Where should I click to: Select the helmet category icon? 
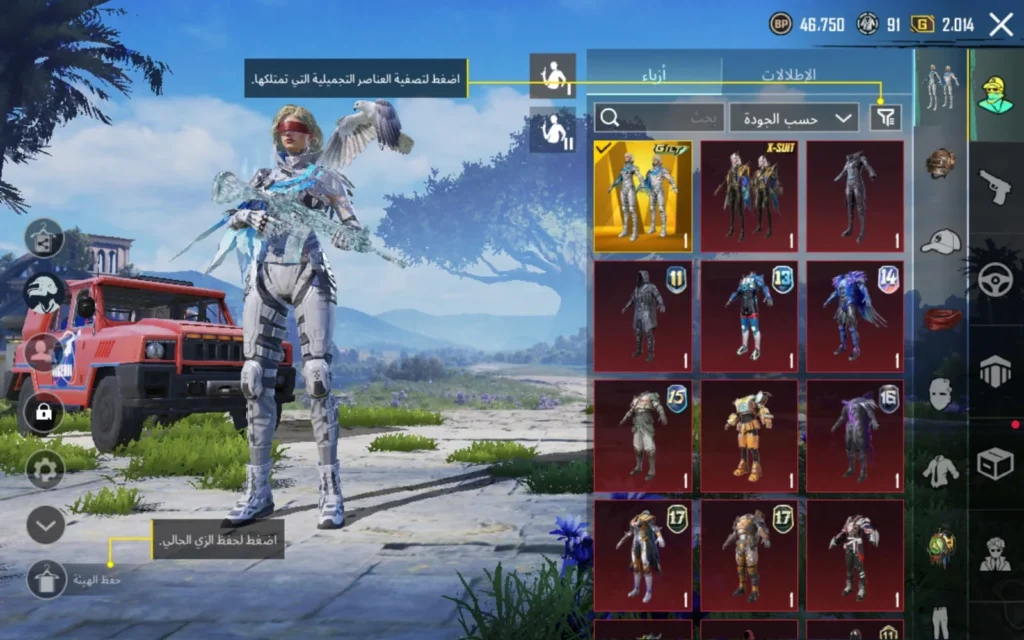coord(941,163)
